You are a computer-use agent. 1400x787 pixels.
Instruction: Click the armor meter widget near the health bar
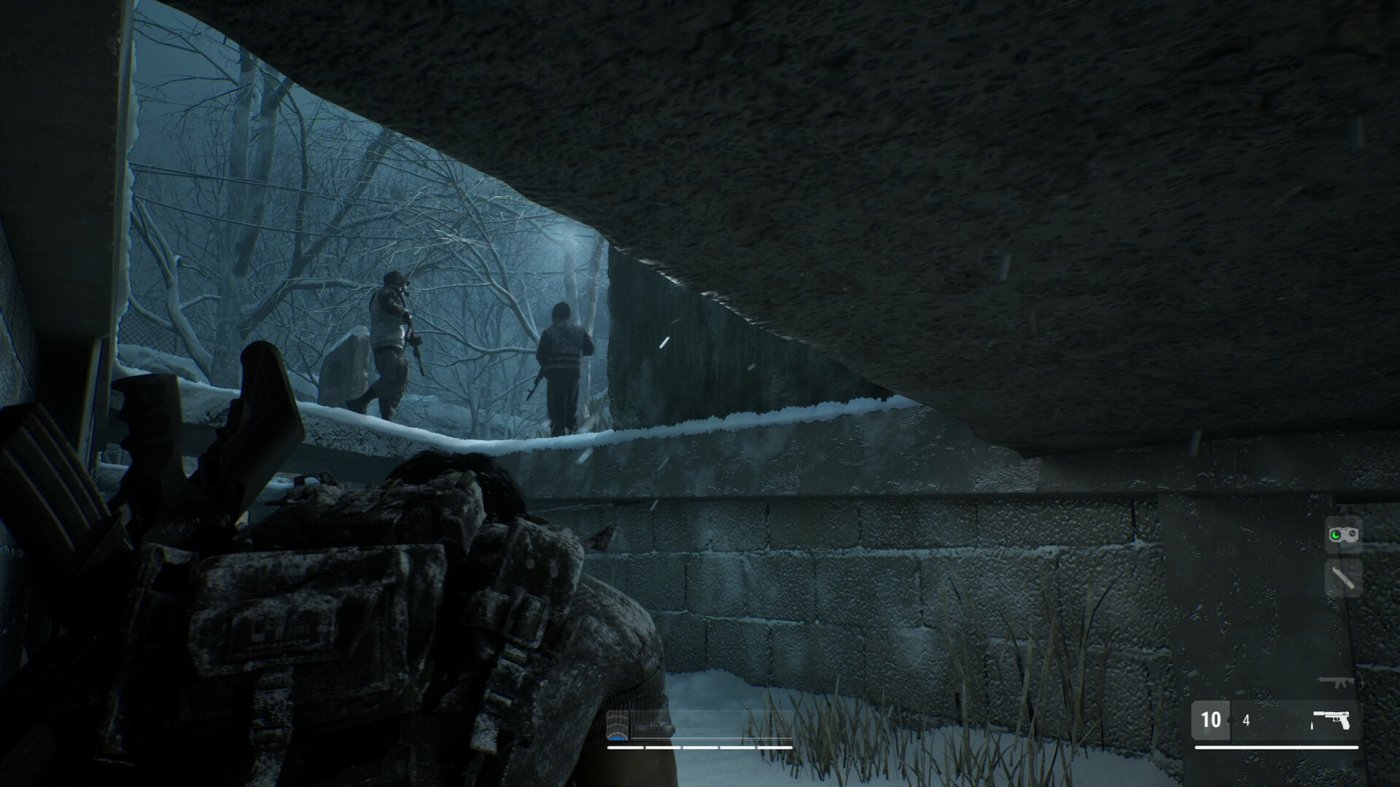[617, 723]
